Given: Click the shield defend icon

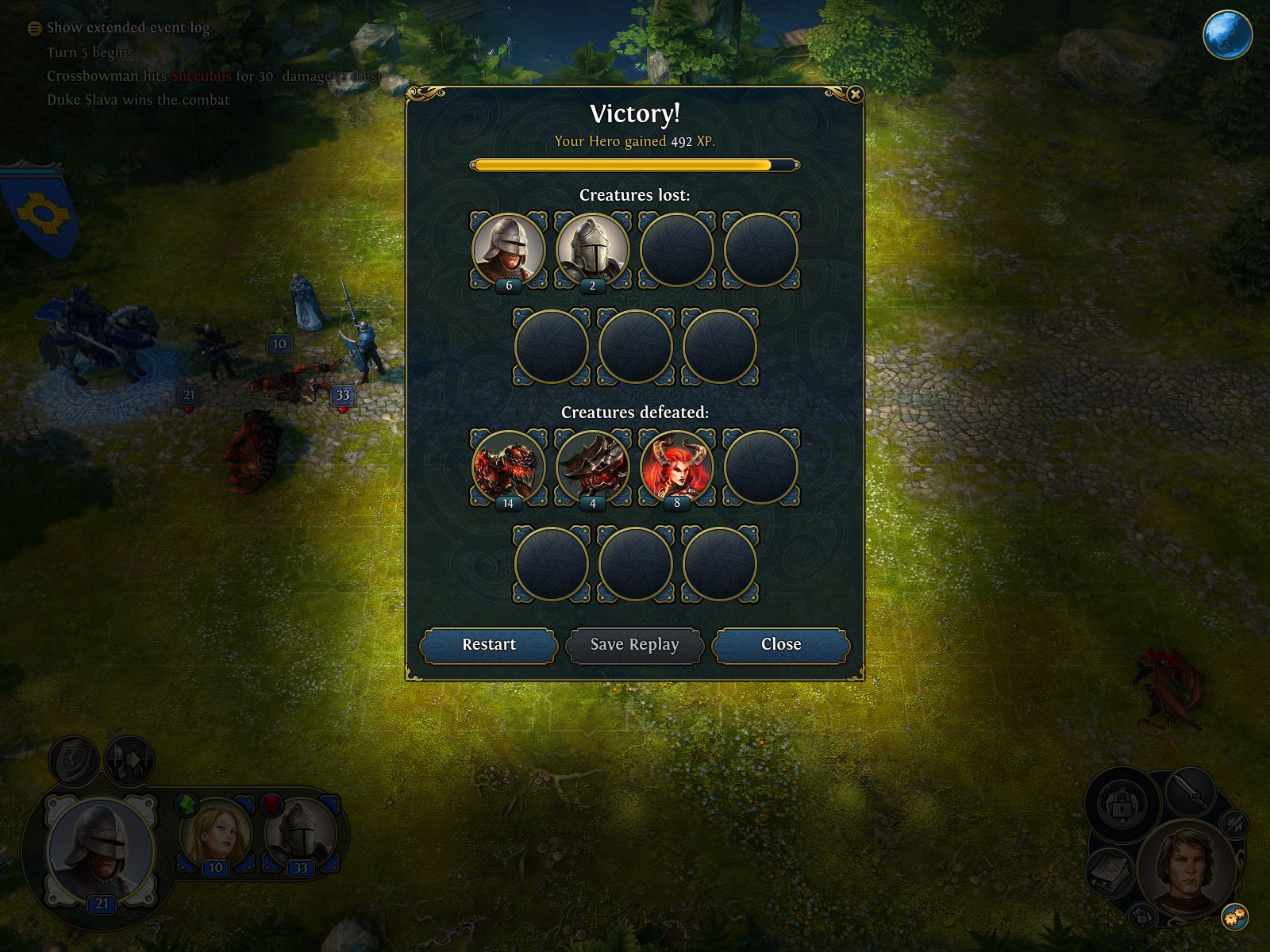Looking at the screenshot, I should pyautogui.click(x=74, y=760).
